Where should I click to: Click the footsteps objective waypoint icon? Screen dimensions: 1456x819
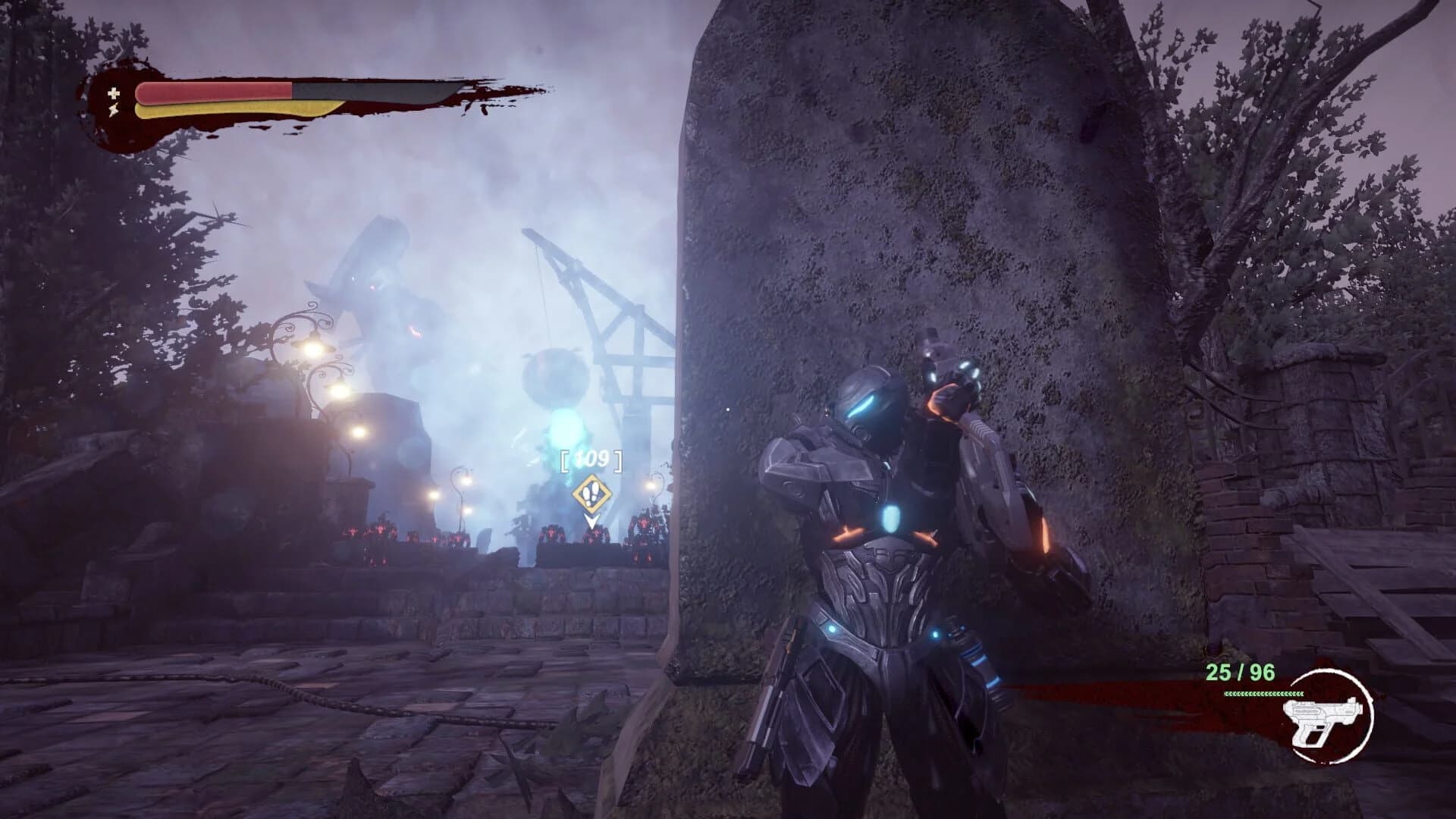pos(591,494)
